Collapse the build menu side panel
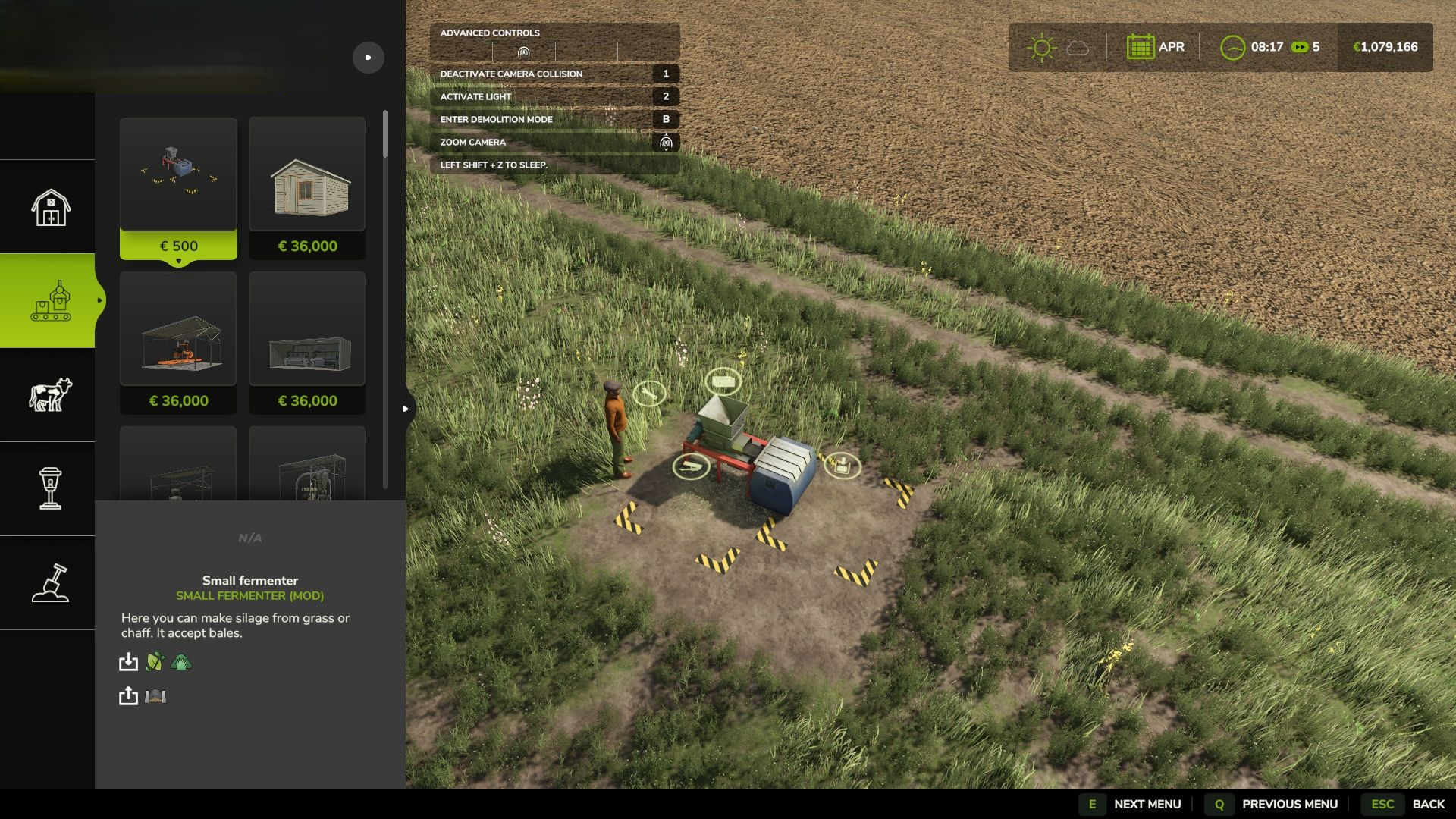 click(x=406, y=409)
